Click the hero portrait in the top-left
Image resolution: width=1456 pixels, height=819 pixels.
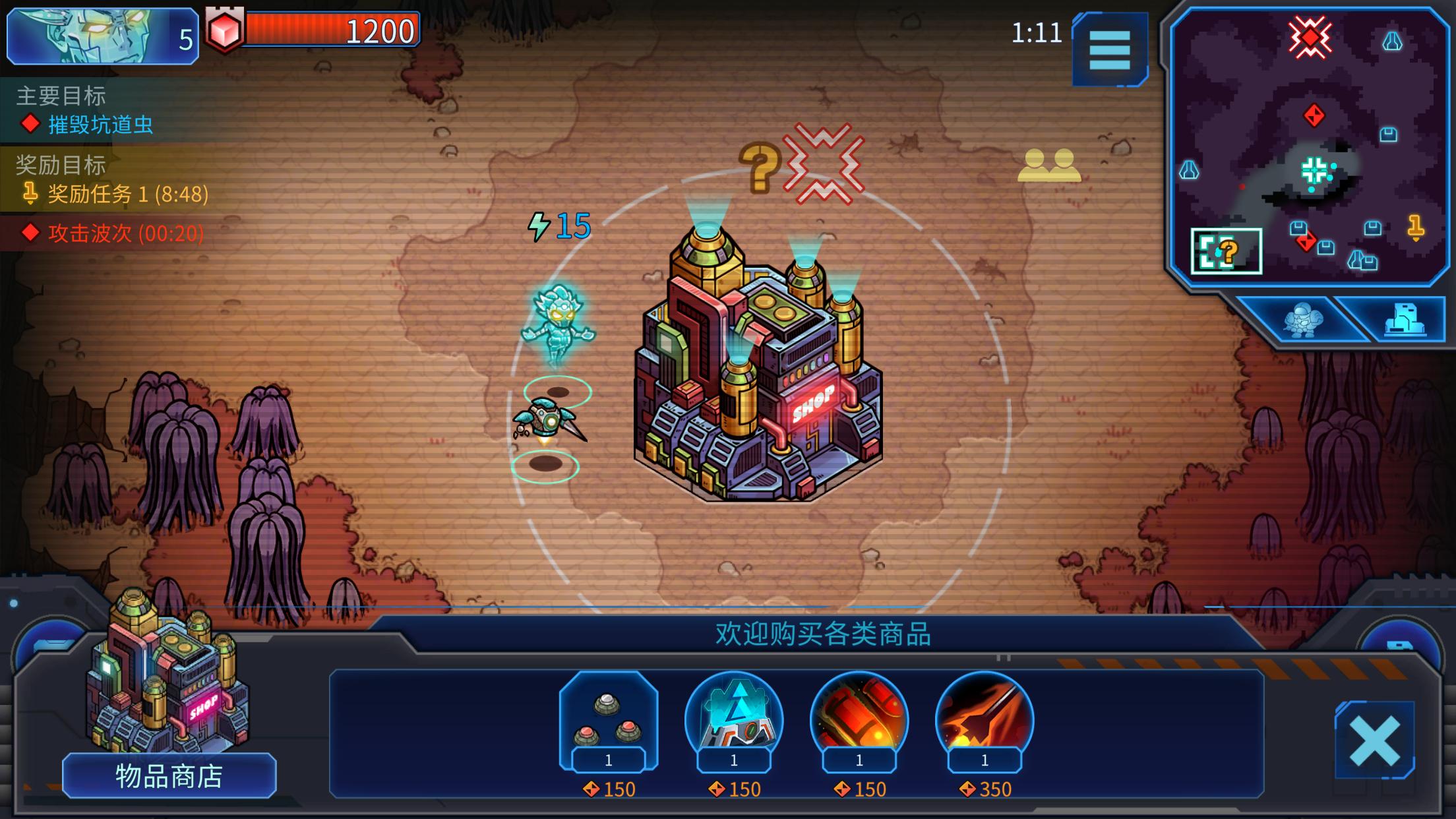click(x=86, y=34)
